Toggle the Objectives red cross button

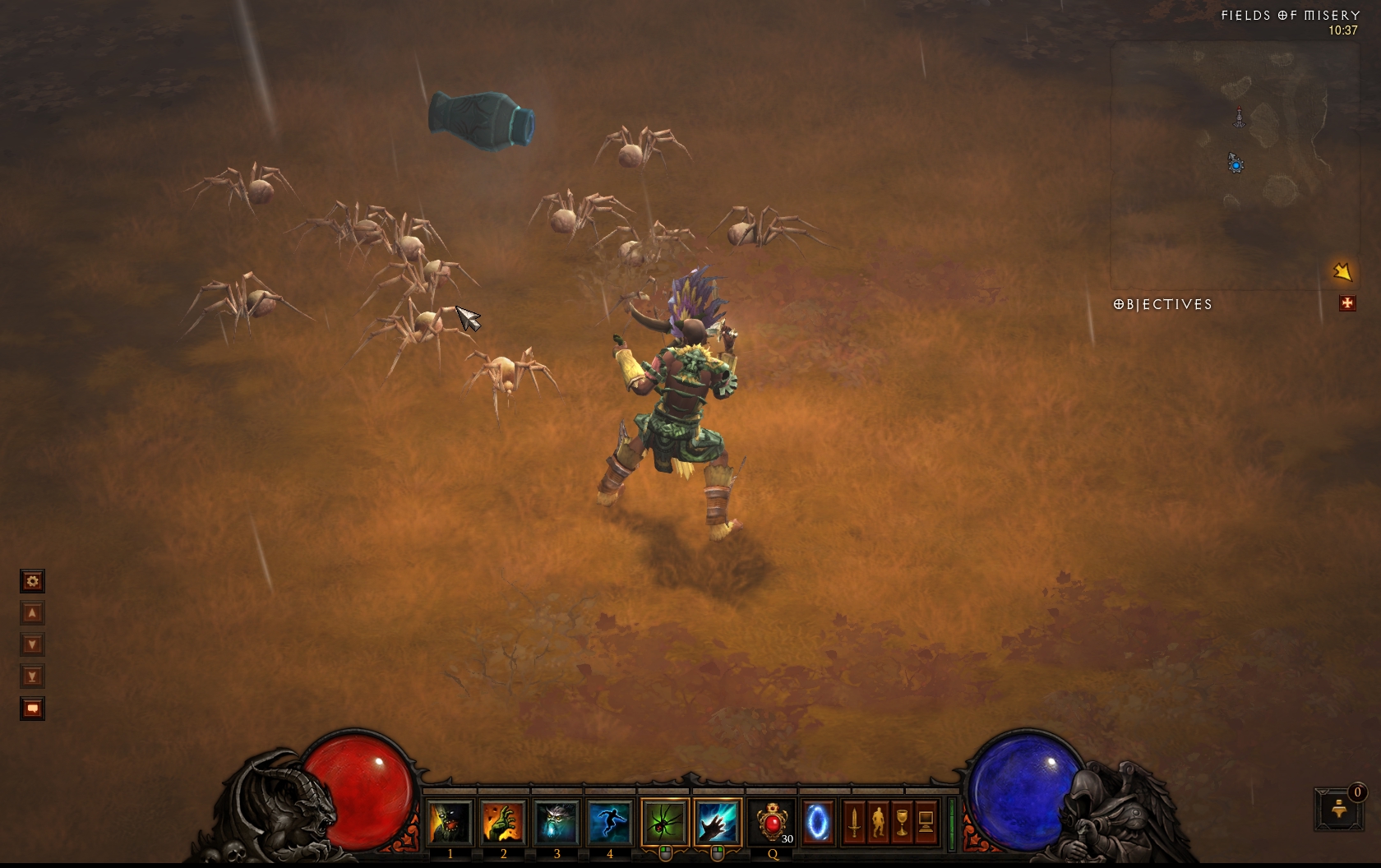point(1346,304)
